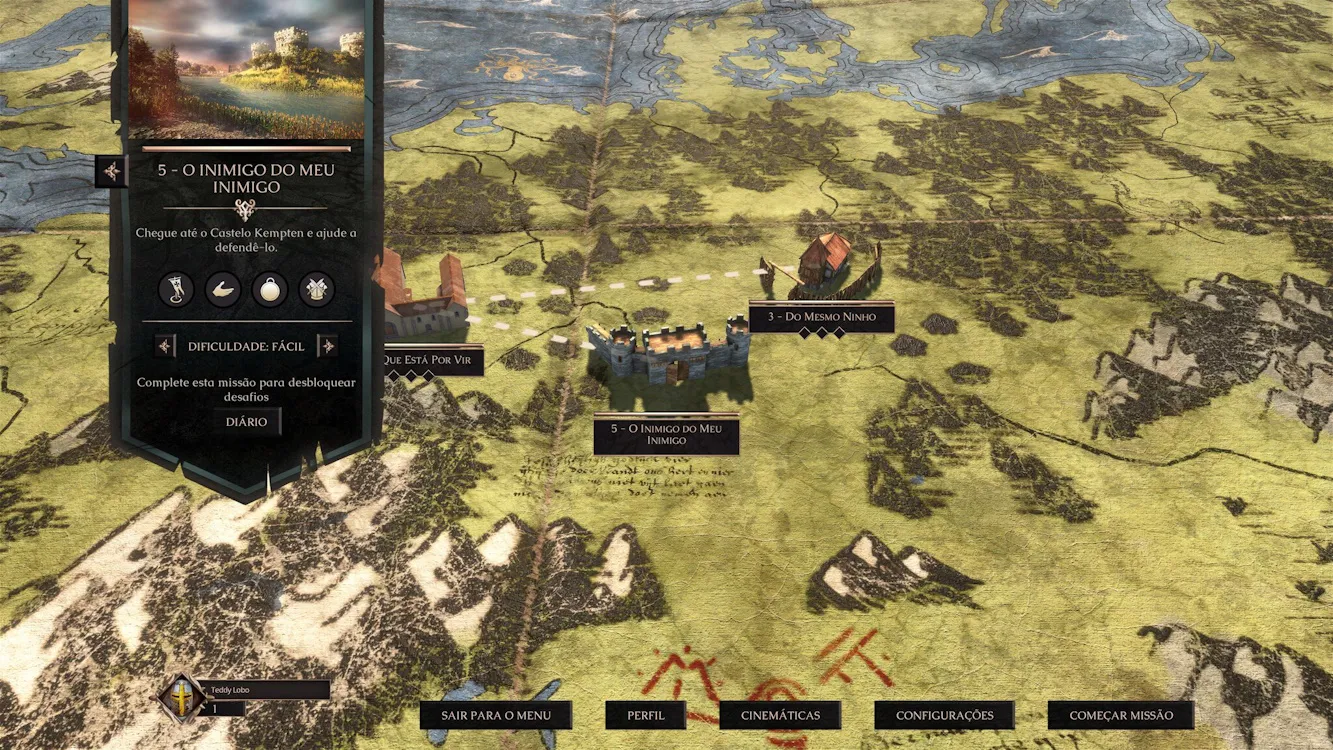Select the open hand icon
Viewport: 1333px width, 750px height.
222,290
